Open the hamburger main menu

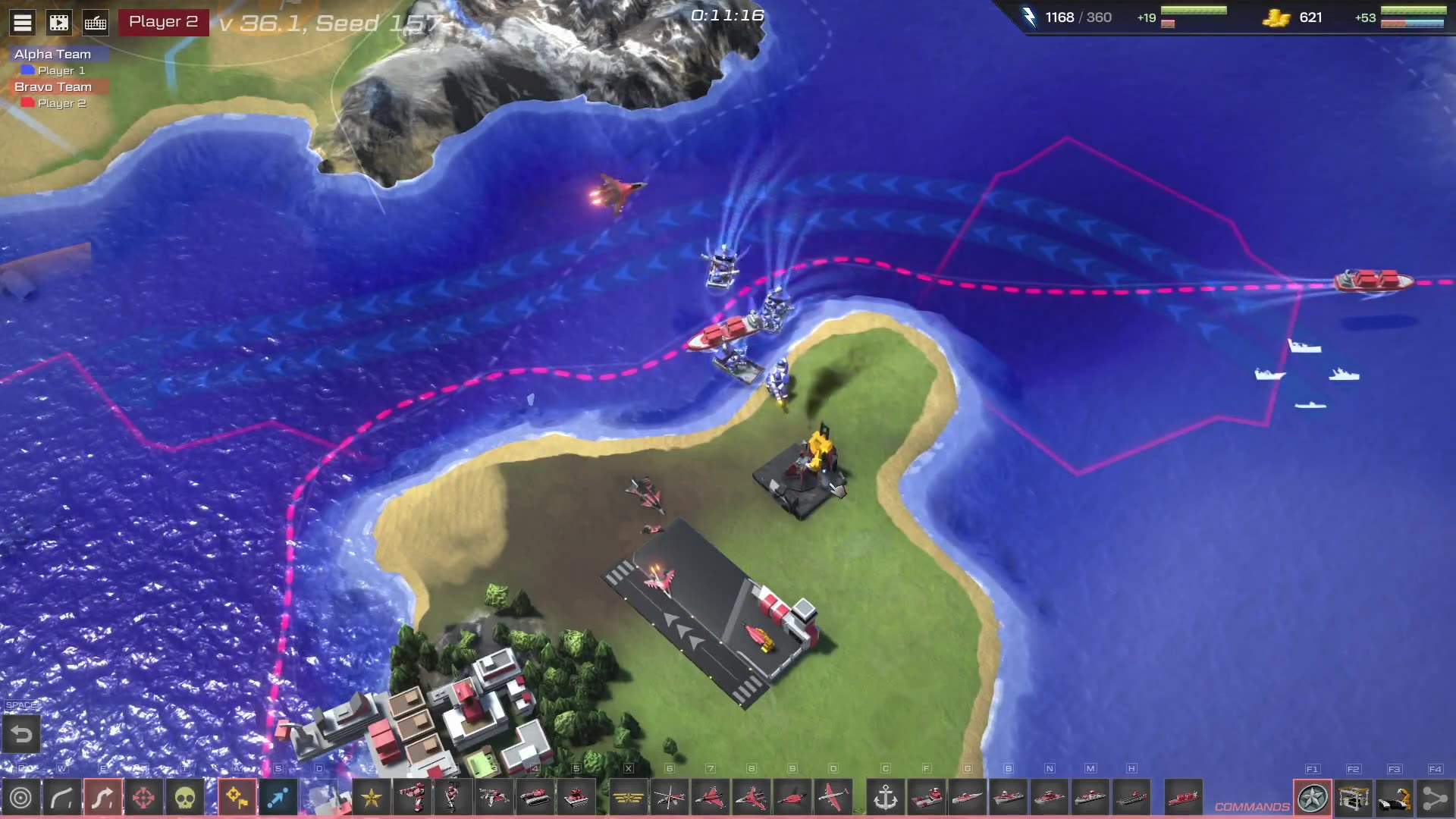23,23
